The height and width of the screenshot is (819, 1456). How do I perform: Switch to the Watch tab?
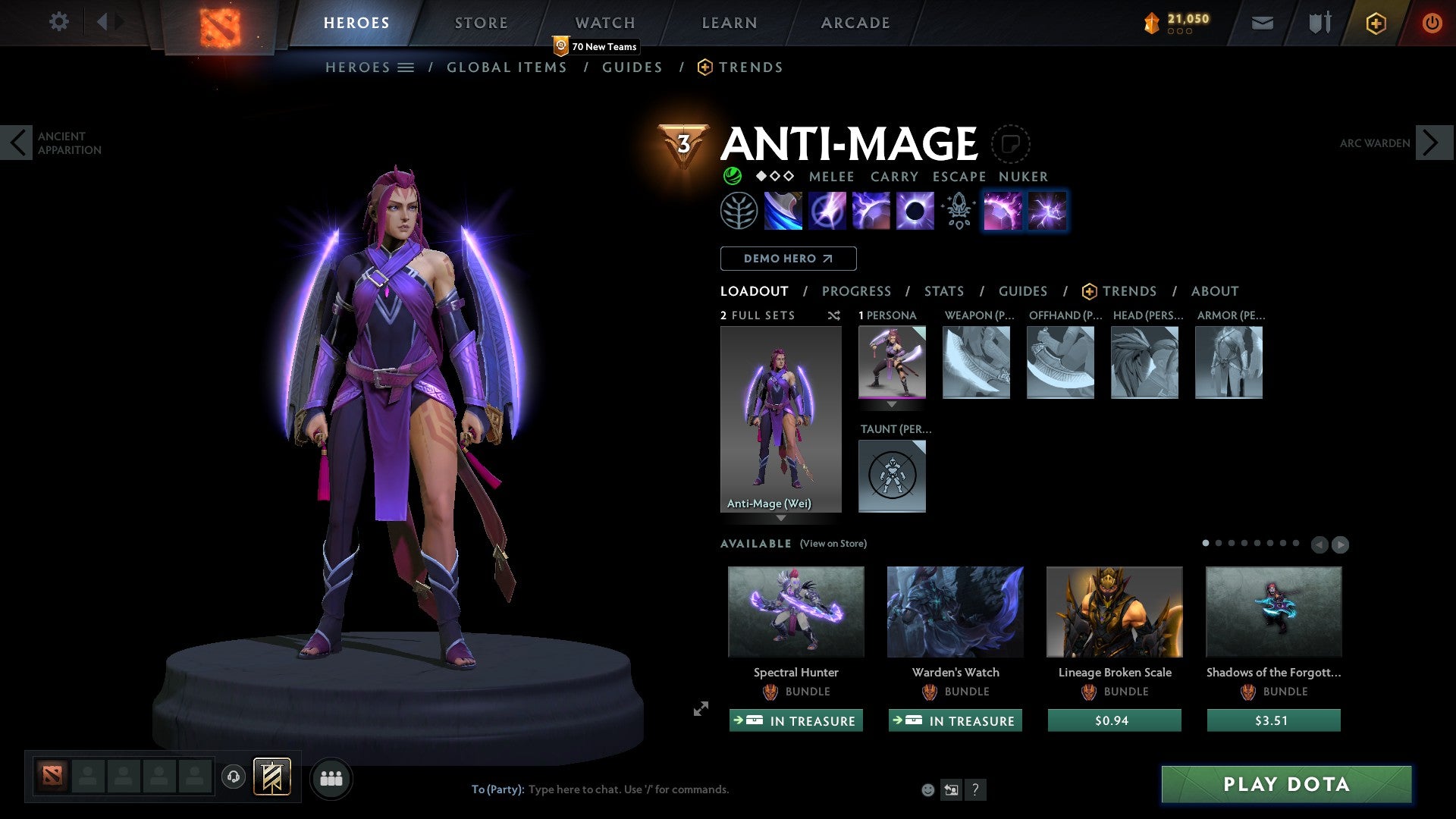click(605, 23)
